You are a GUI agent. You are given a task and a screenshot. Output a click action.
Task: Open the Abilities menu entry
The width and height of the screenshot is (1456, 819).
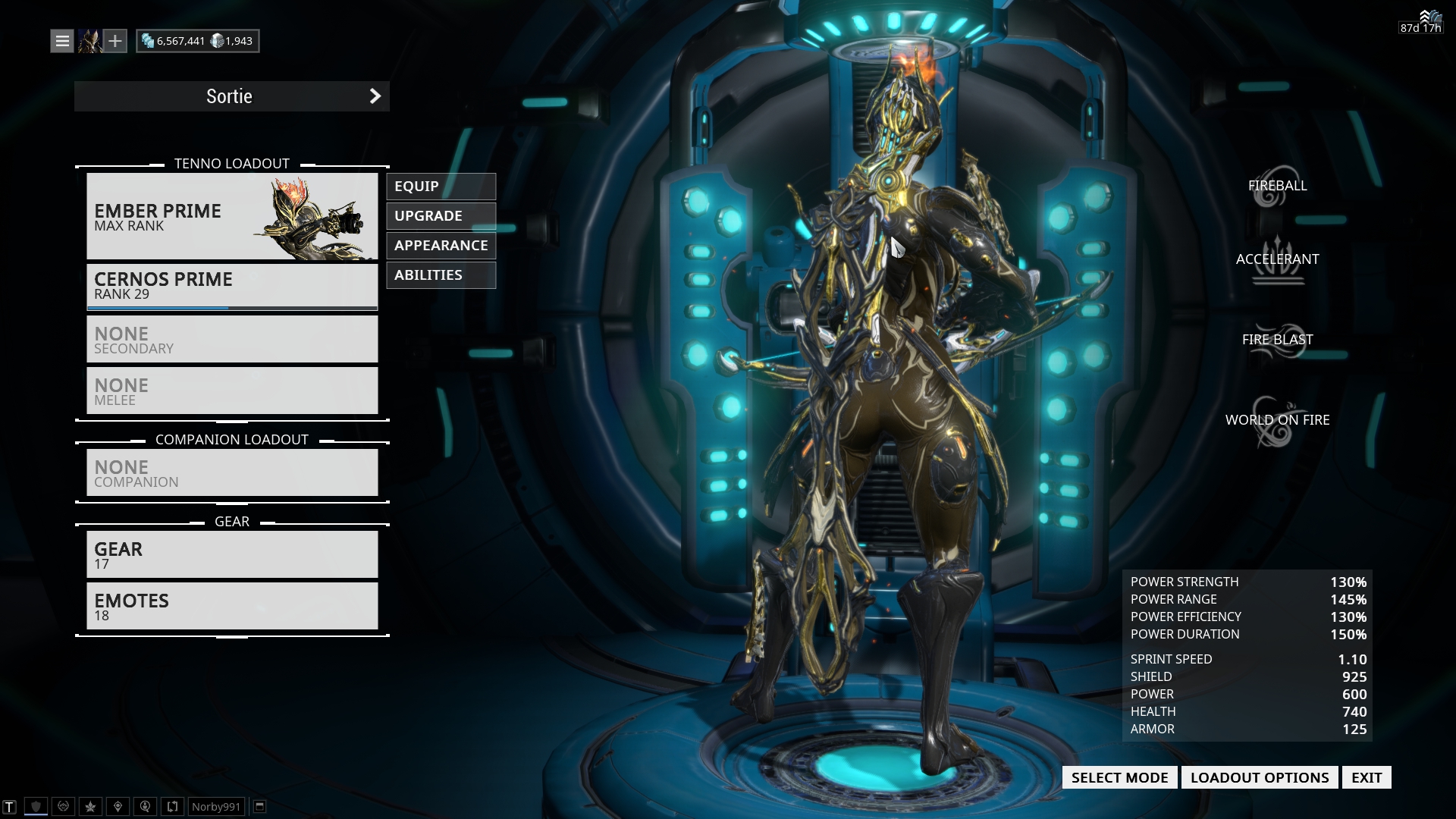click(x=441, y=275)
